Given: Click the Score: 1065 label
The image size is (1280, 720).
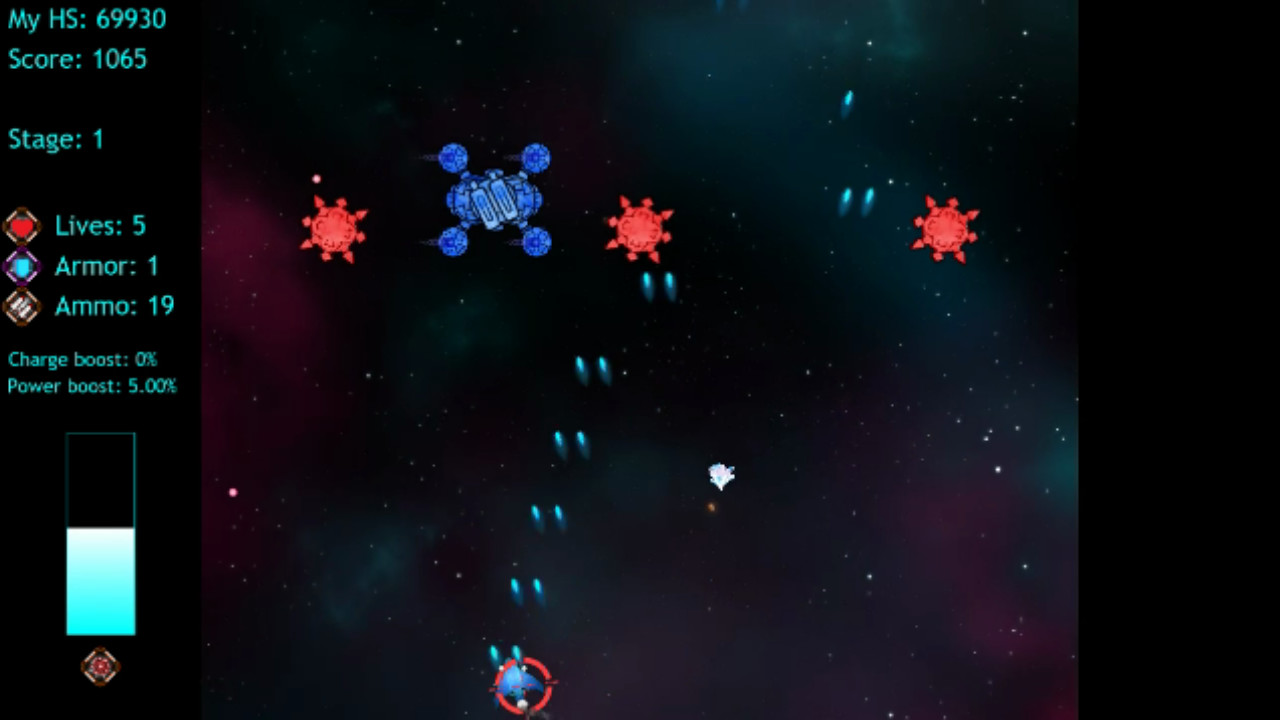Looking at the screenshot, I should click(77, 60).
